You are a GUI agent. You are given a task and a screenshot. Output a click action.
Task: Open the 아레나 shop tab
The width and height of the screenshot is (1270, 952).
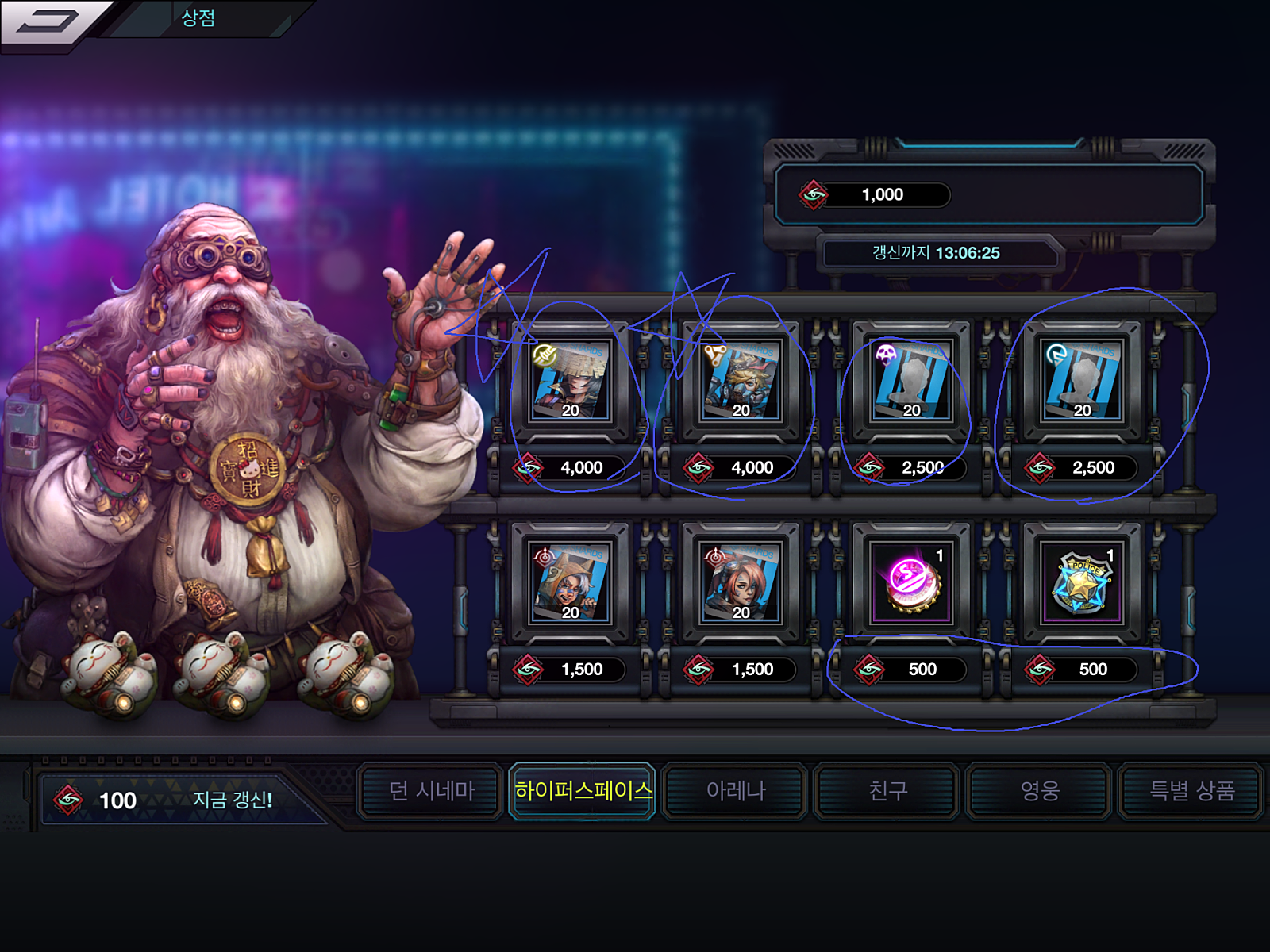click(x=735, y=791)
